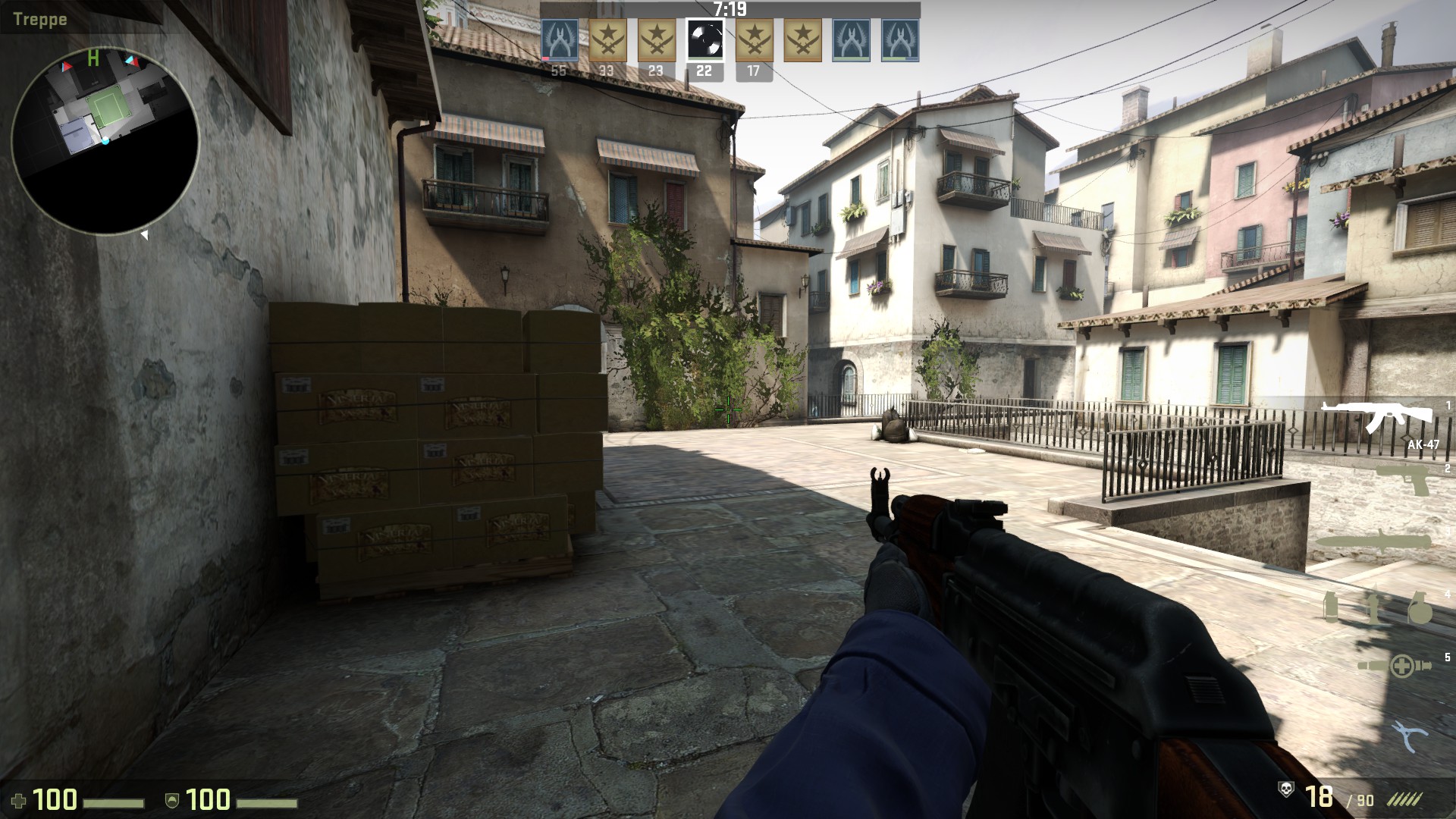The image size is (1456, 819).
Task: Select the highlighted player avatar showing 22
Action: coord(704,40)
